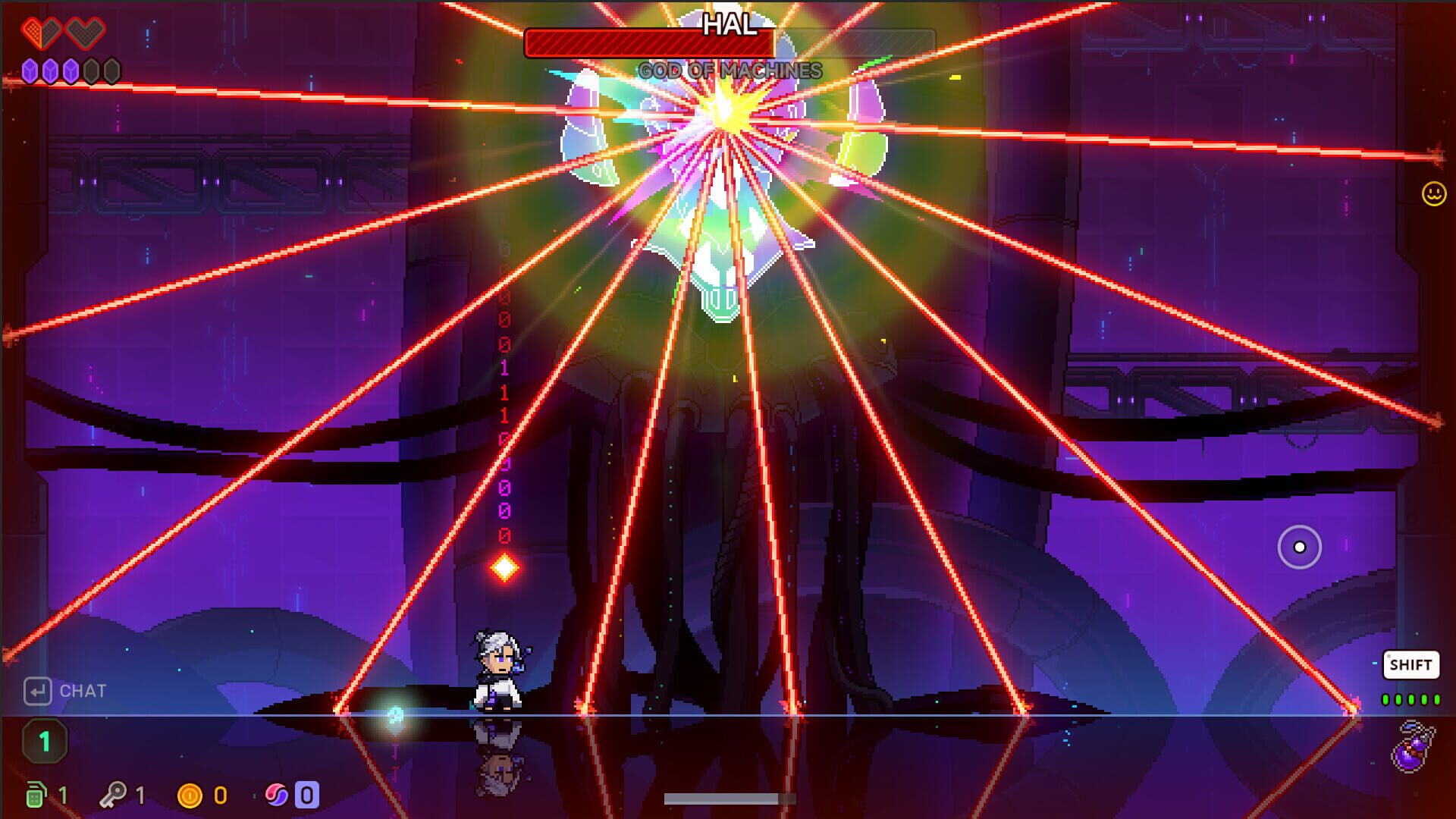
Task: Select the player character sprite
Action: coord(497,671)
